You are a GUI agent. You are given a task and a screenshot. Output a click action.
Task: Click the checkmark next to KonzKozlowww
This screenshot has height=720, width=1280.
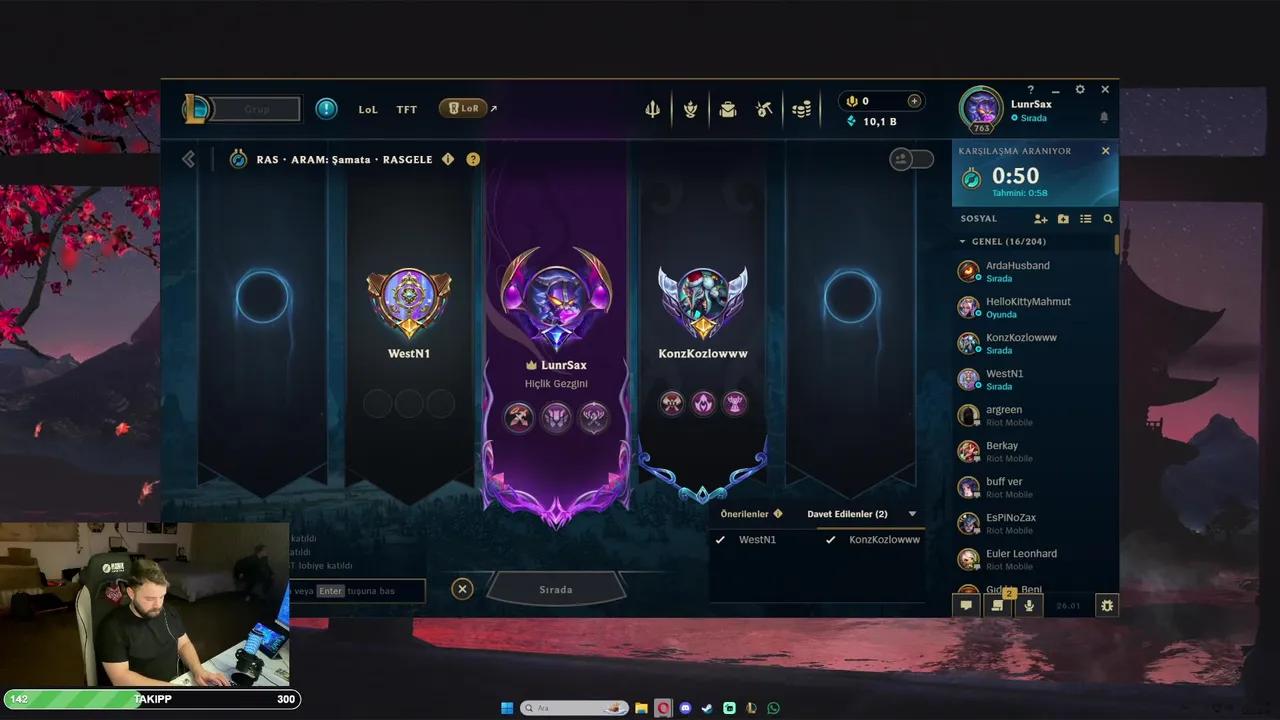tap(830, 539)
